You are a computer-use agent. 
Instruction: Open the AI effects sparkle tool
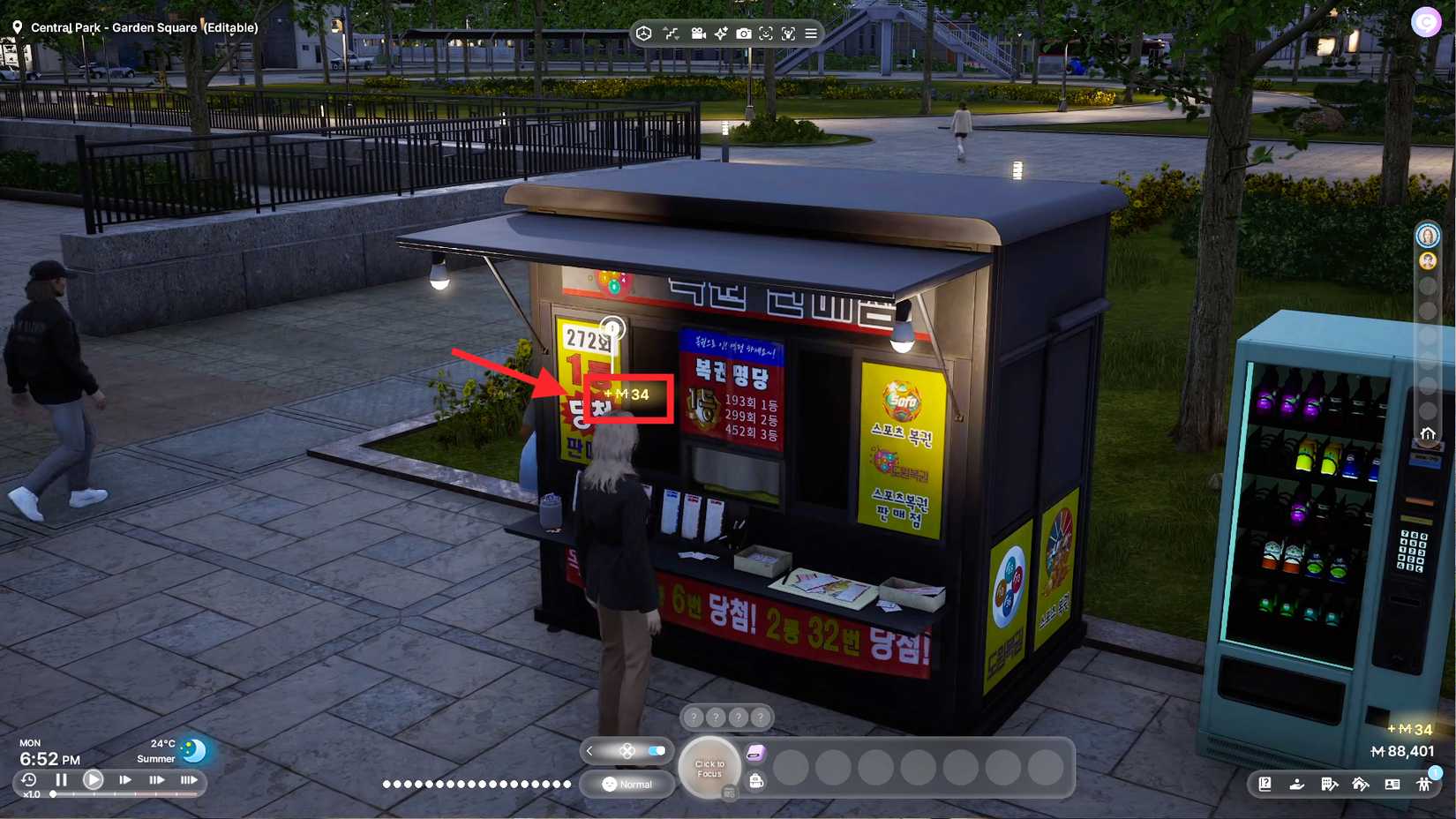coord(722,34)
